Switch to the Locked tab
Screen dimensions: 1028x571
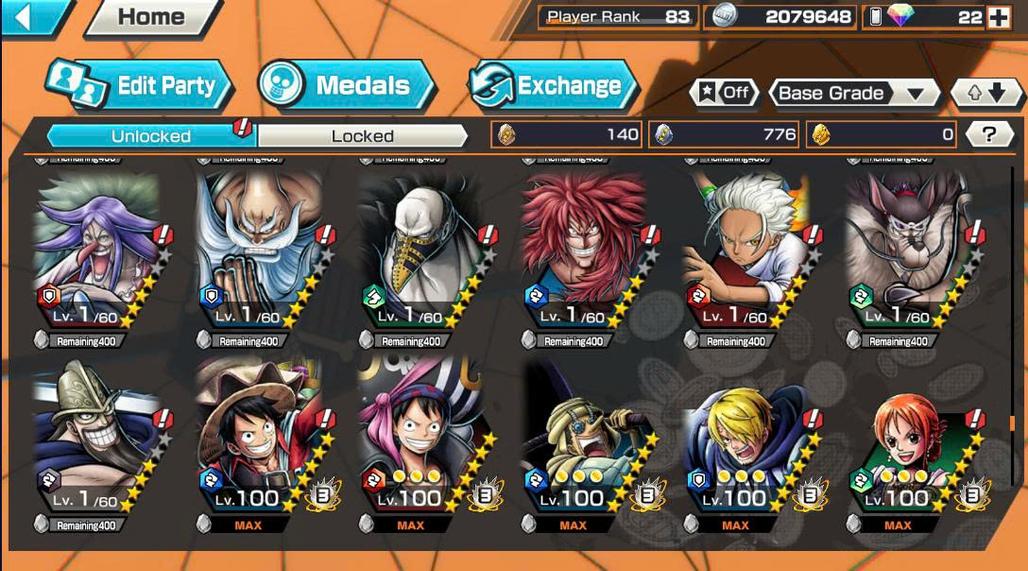pos(362,135)
